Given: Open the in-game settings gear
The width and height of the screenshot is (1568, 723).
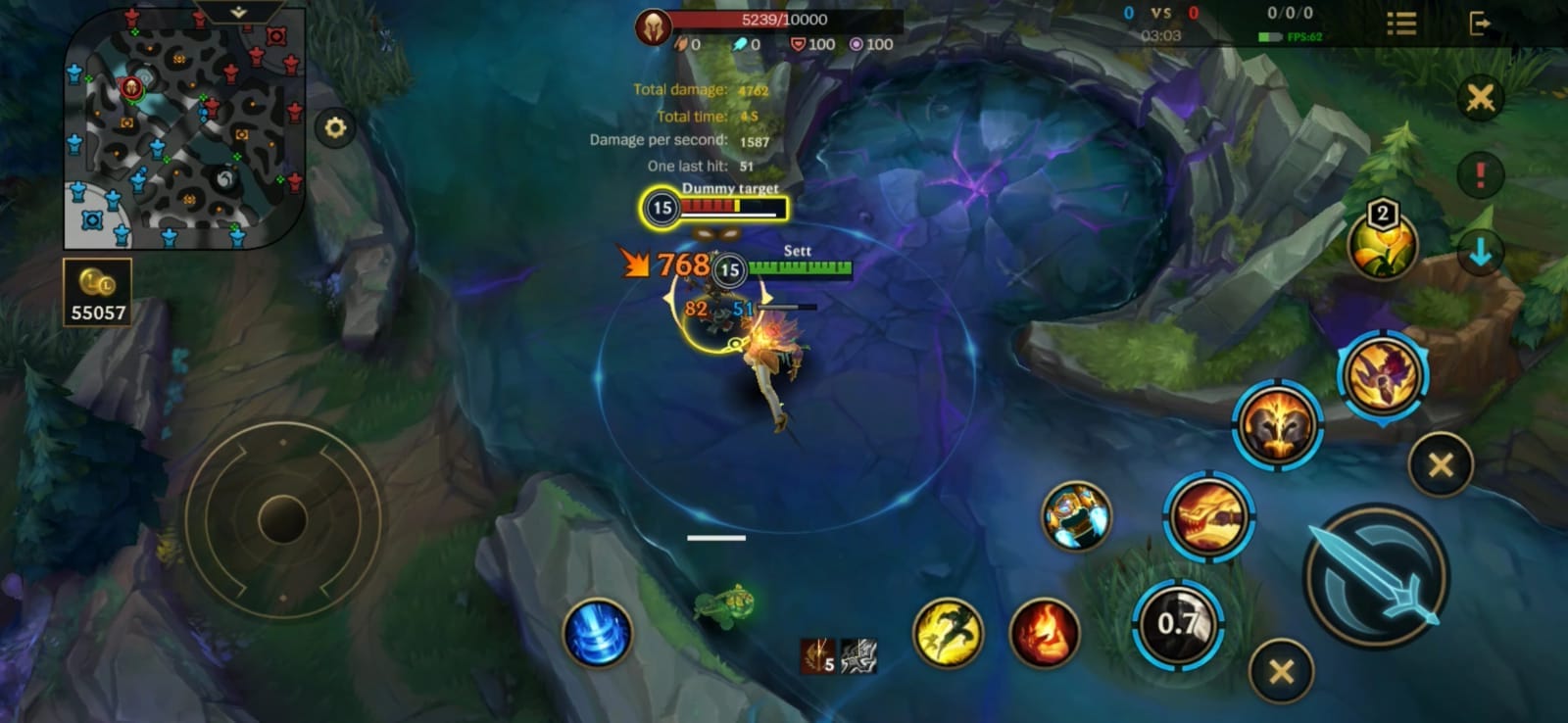Looking at the screenshot, I should (x=334, y=125).
